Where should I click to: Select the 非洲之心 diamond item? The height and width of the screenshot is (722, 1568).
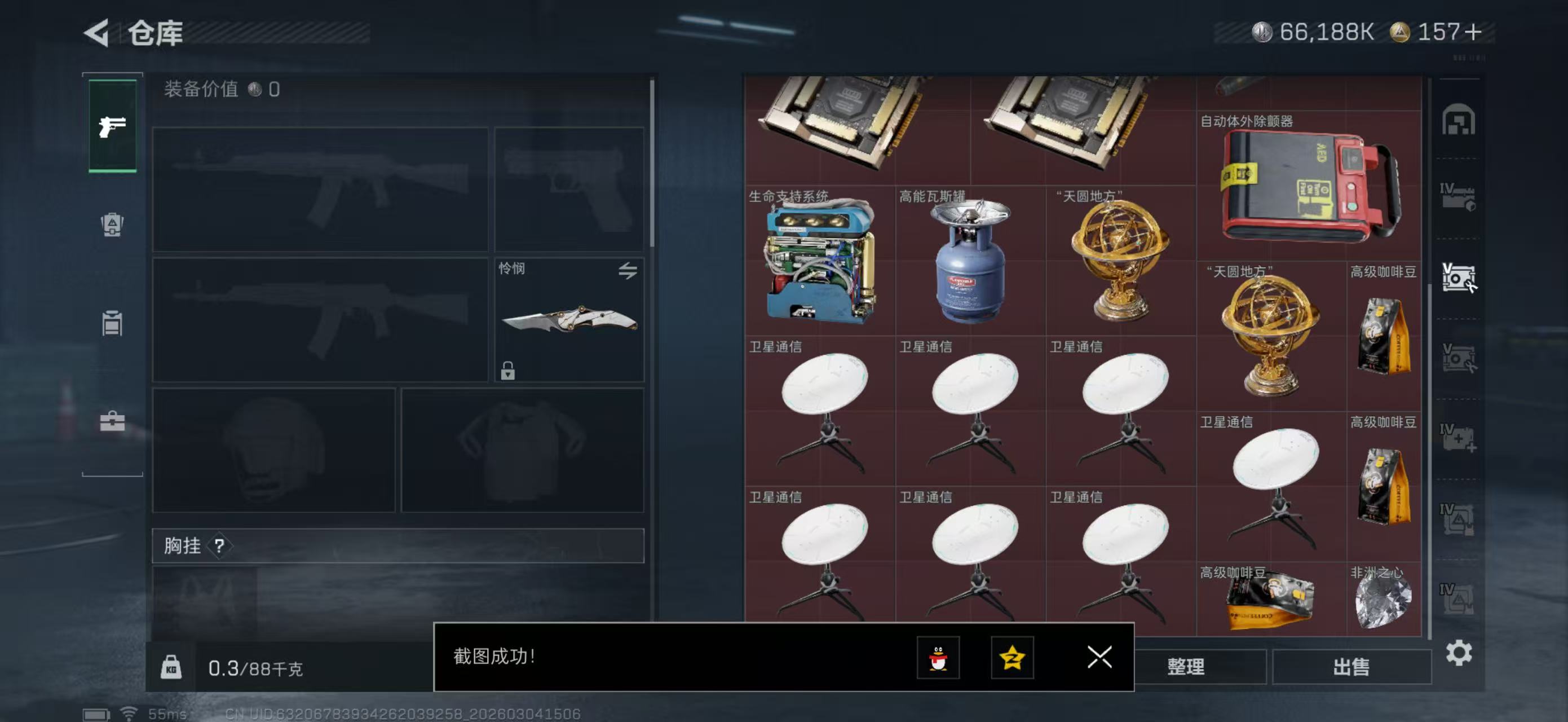[x=1383, y=598]
